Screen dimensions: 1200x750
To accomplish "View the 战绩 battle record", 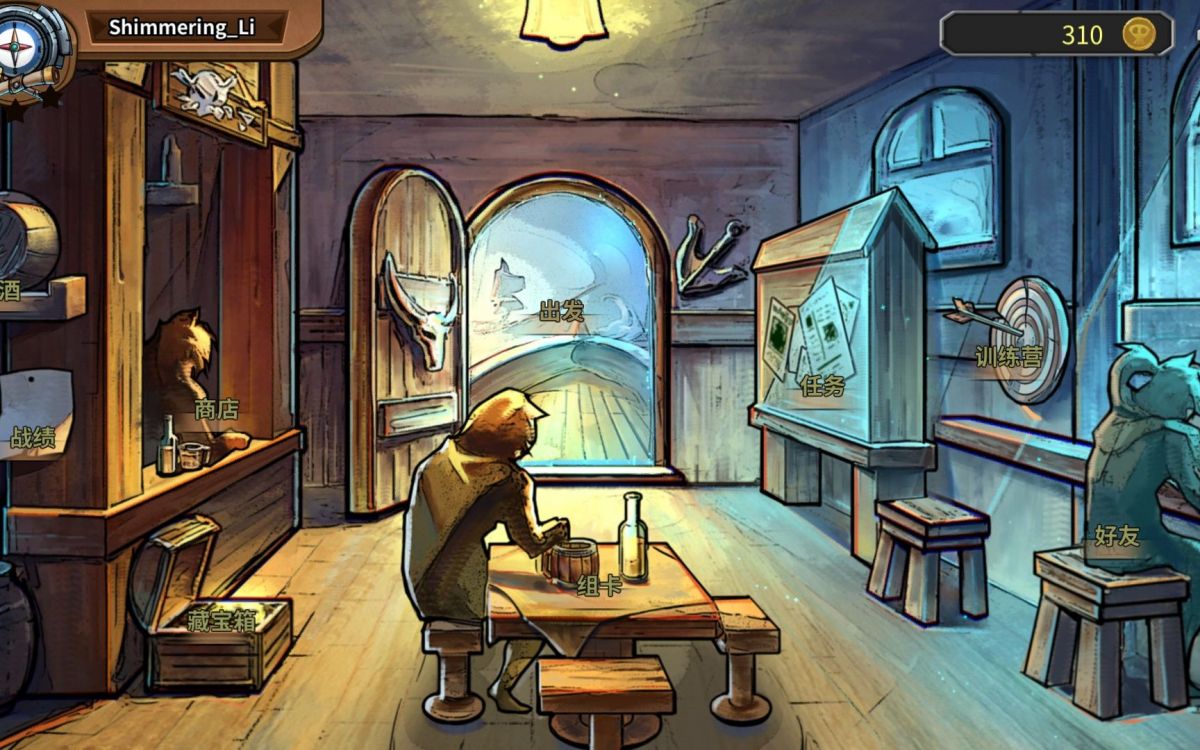I will pyautogui.click(x=34, y=437).
